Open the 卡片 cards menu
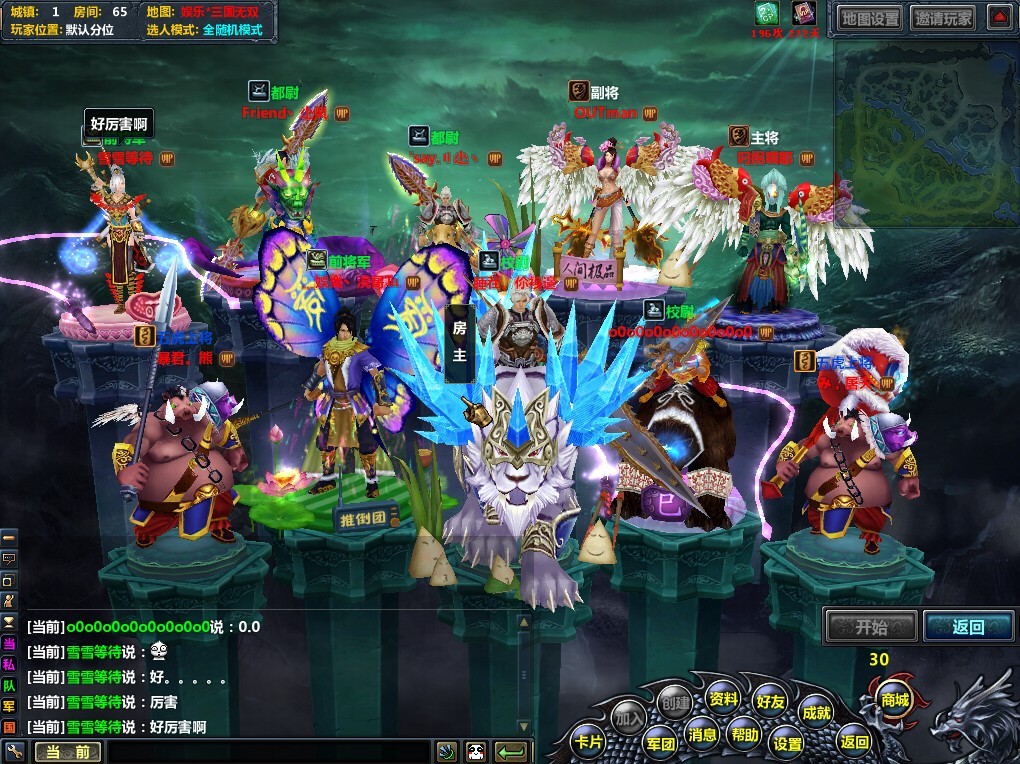Viewport: 1020px width, 764px height. pos(588,742)
